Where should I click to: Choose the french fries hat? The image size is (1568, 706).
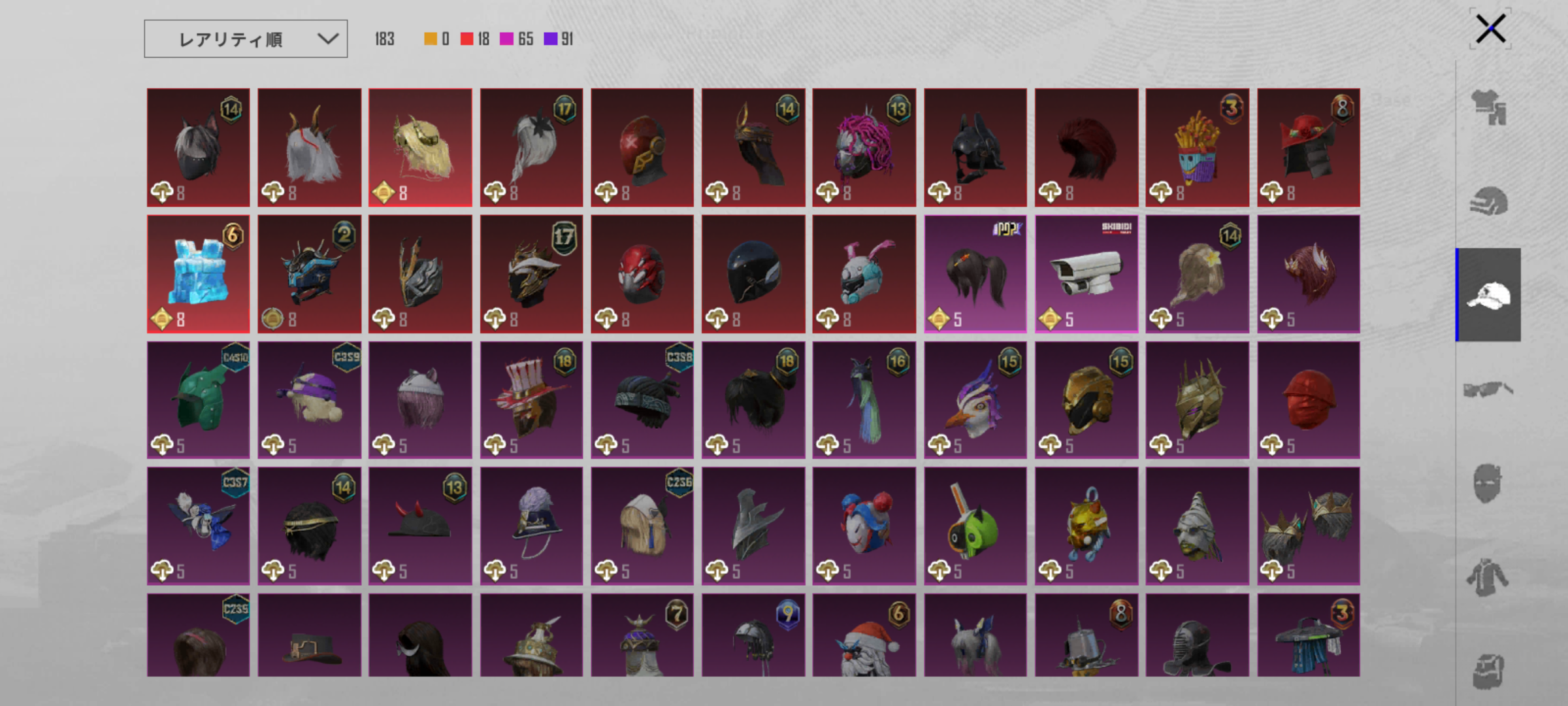(1197, 148)
